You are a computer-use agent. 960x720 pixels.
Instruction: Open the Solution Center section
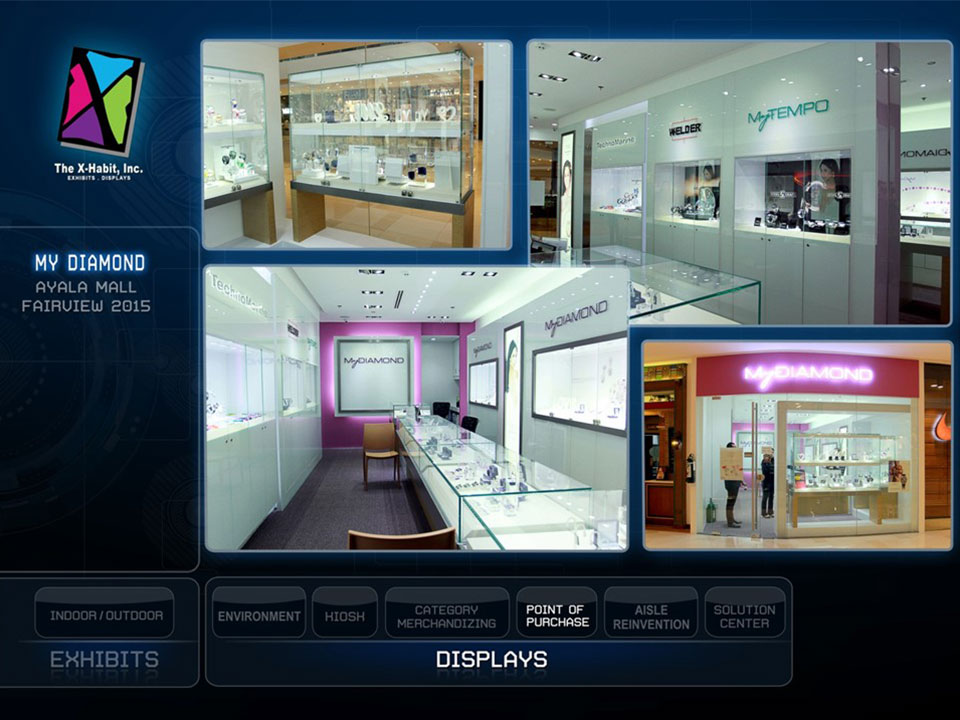pyautogui.click(x=744, y=615)
